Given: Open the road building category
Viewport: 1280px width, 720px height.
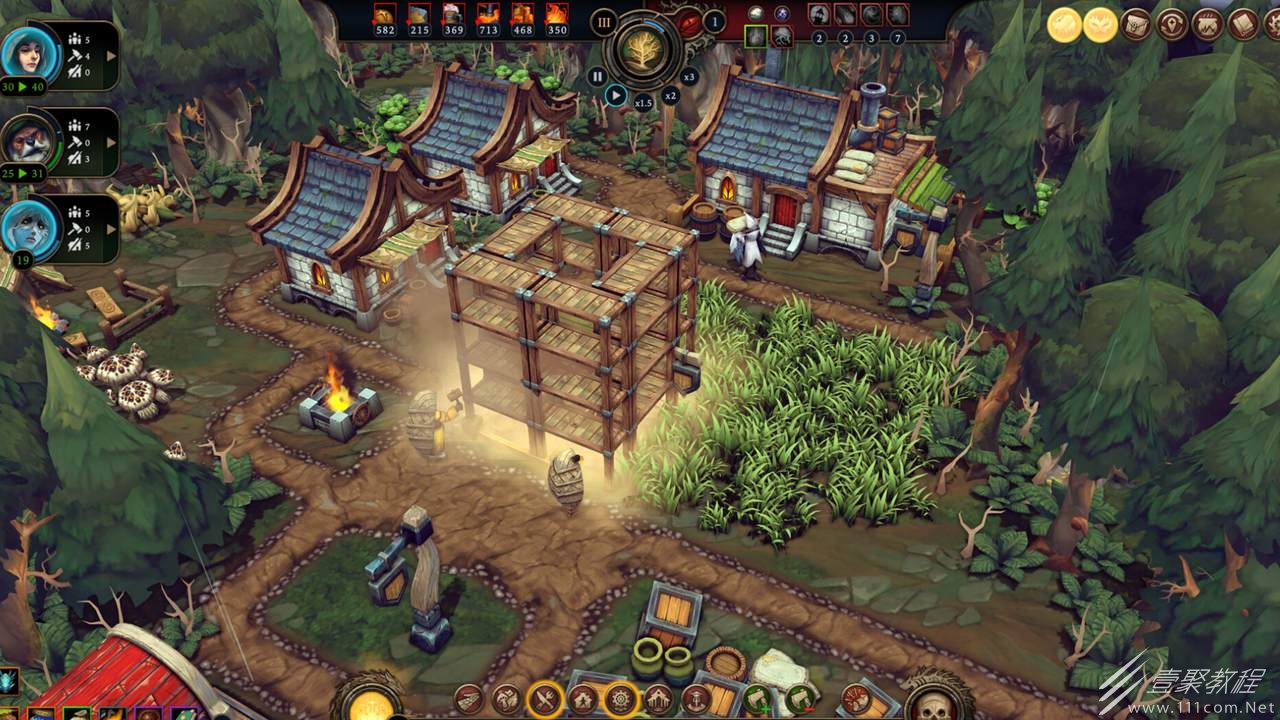Looking at the screenshot, I should click(469, 699).
